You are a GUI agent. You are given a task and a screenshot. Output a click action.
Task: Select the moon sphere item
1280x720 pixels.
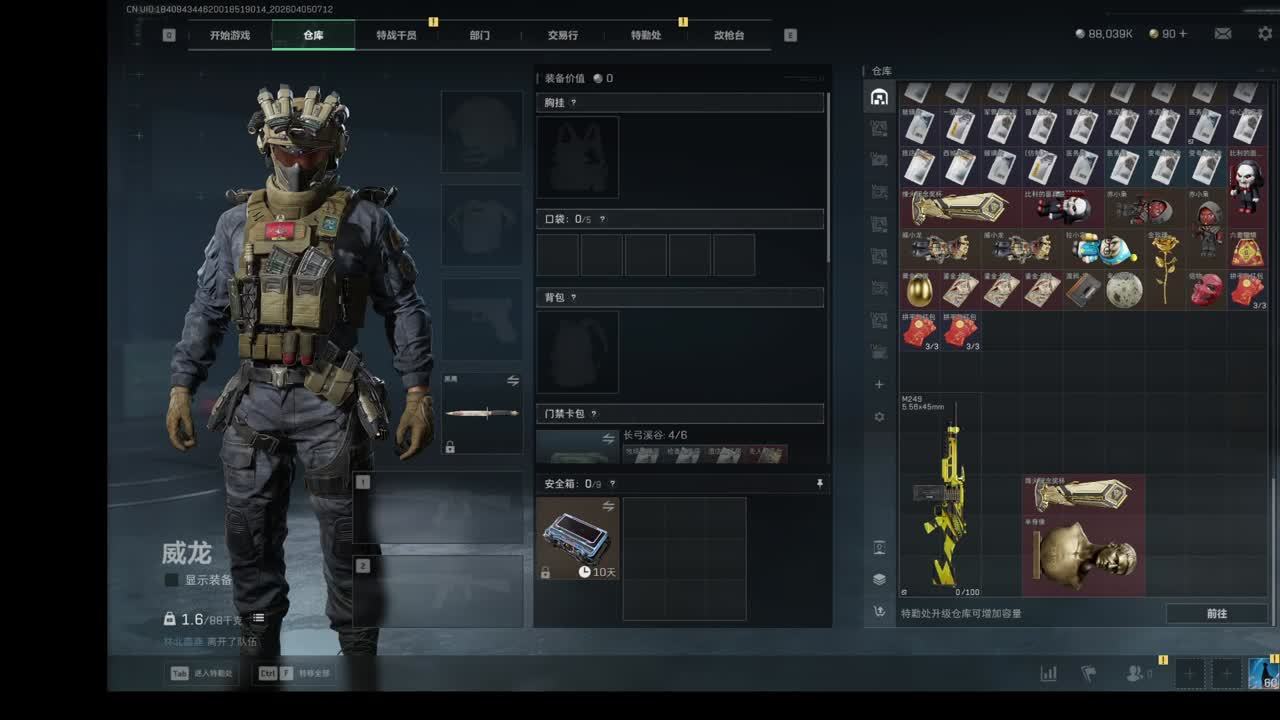tap(1124, 289)
